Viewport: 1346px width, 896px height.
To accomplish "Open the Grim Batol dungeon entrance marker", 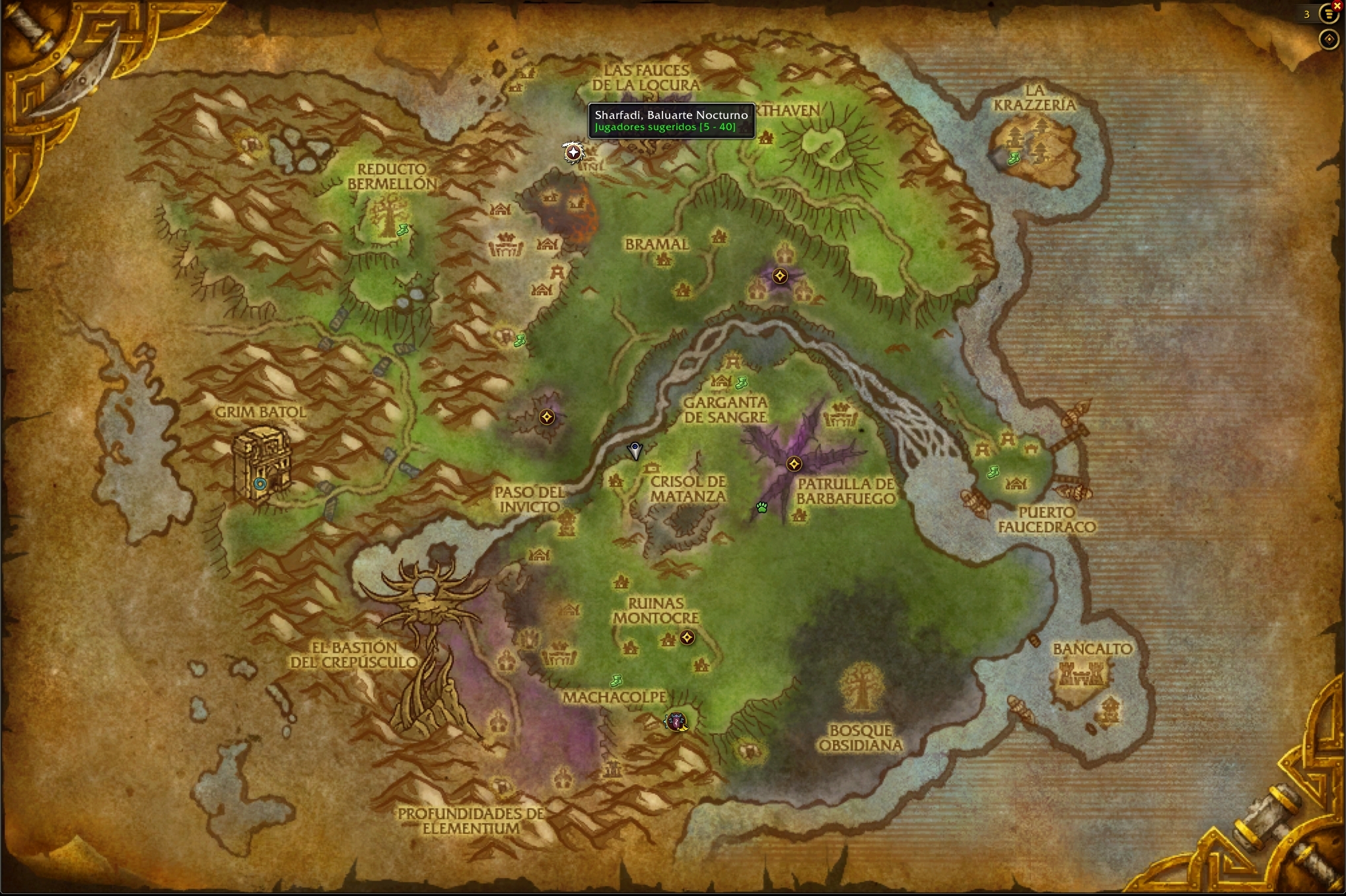I will pos(260,483).
